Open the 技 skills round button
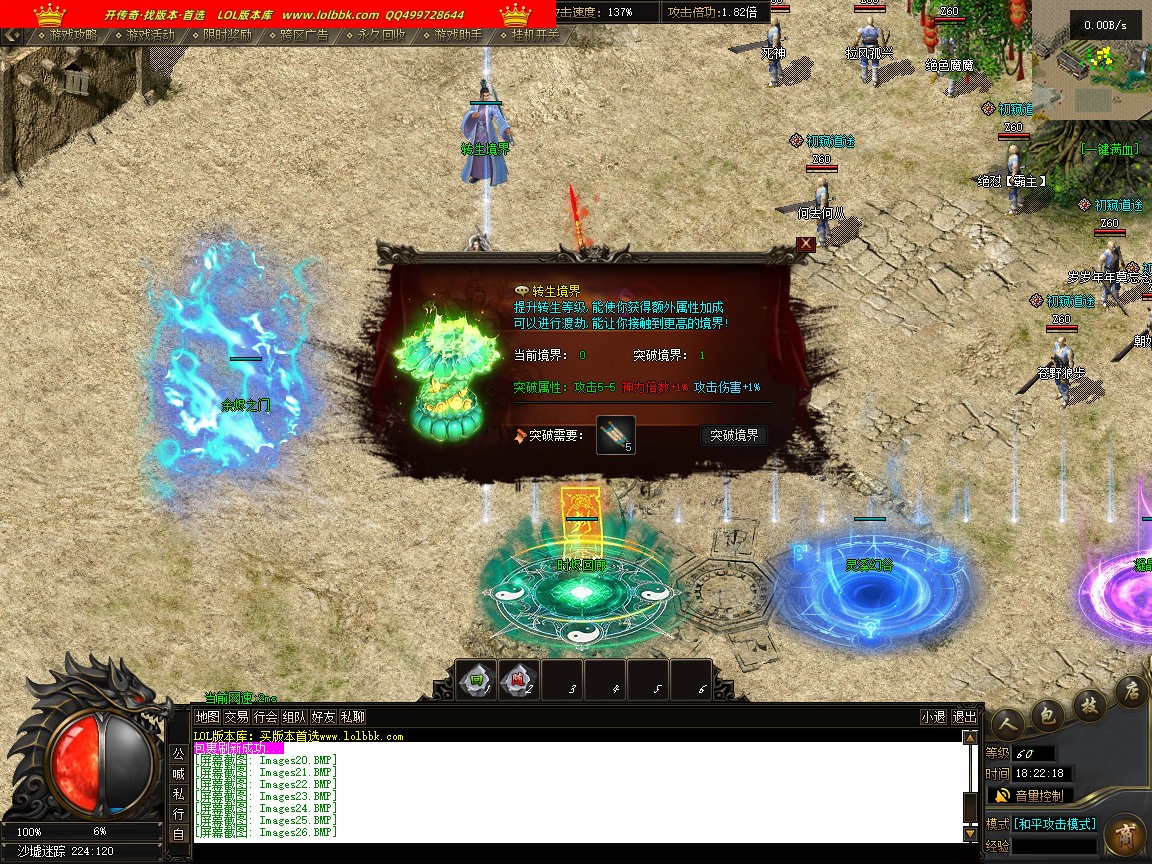1152x864 pixels. (1090, 703)
